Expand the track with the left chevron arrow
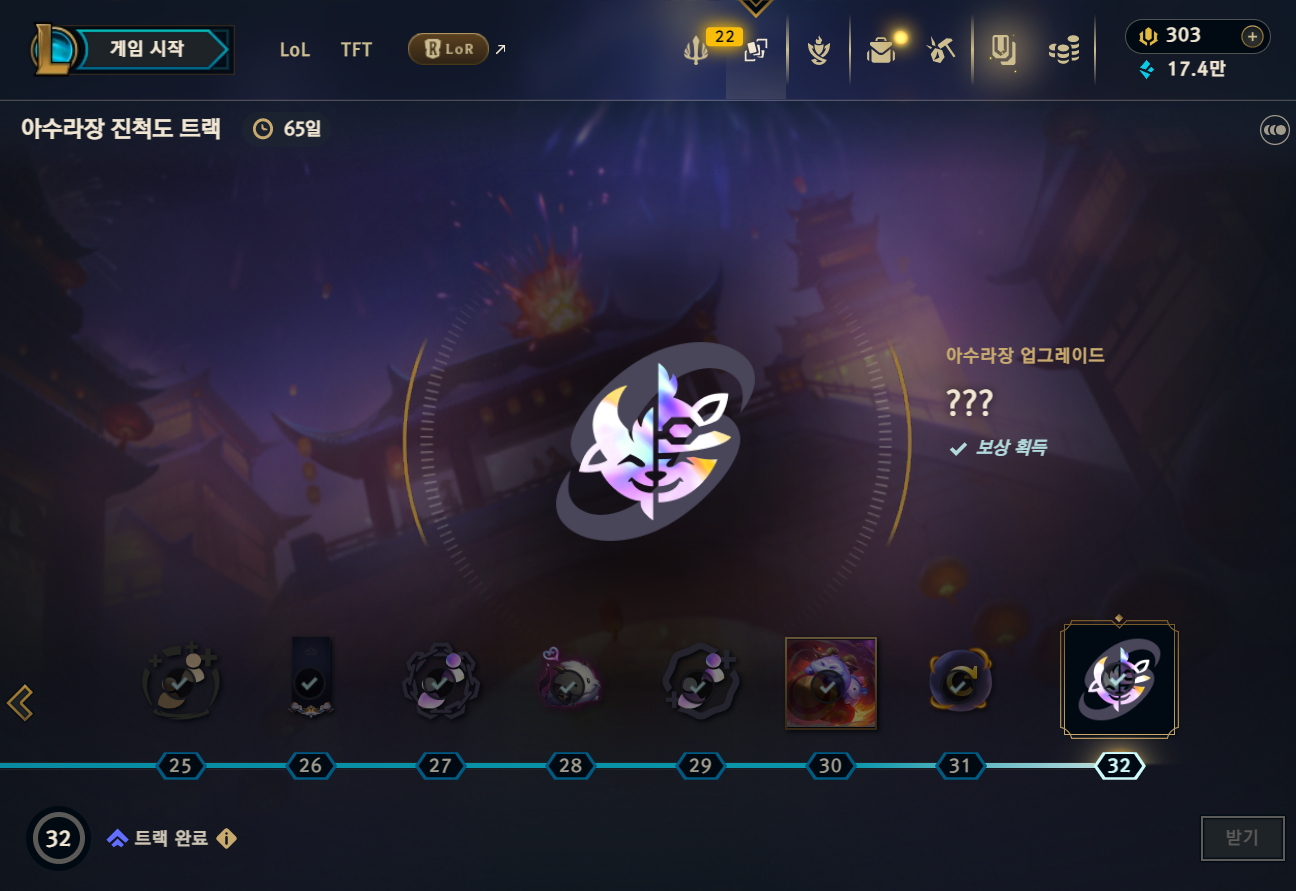Image resolution: width=1296 pixels, height=891 pixels. (x=21, y=703)
